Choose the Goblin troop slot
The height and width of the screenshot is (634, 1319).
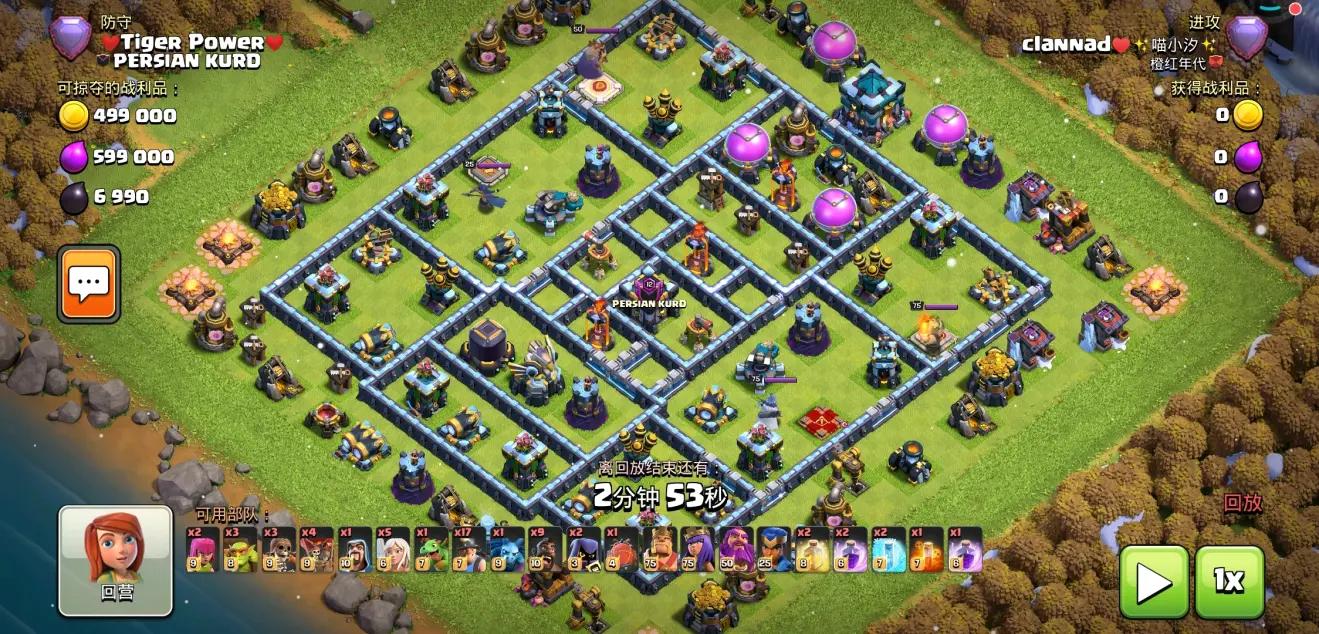coord(239,549)
